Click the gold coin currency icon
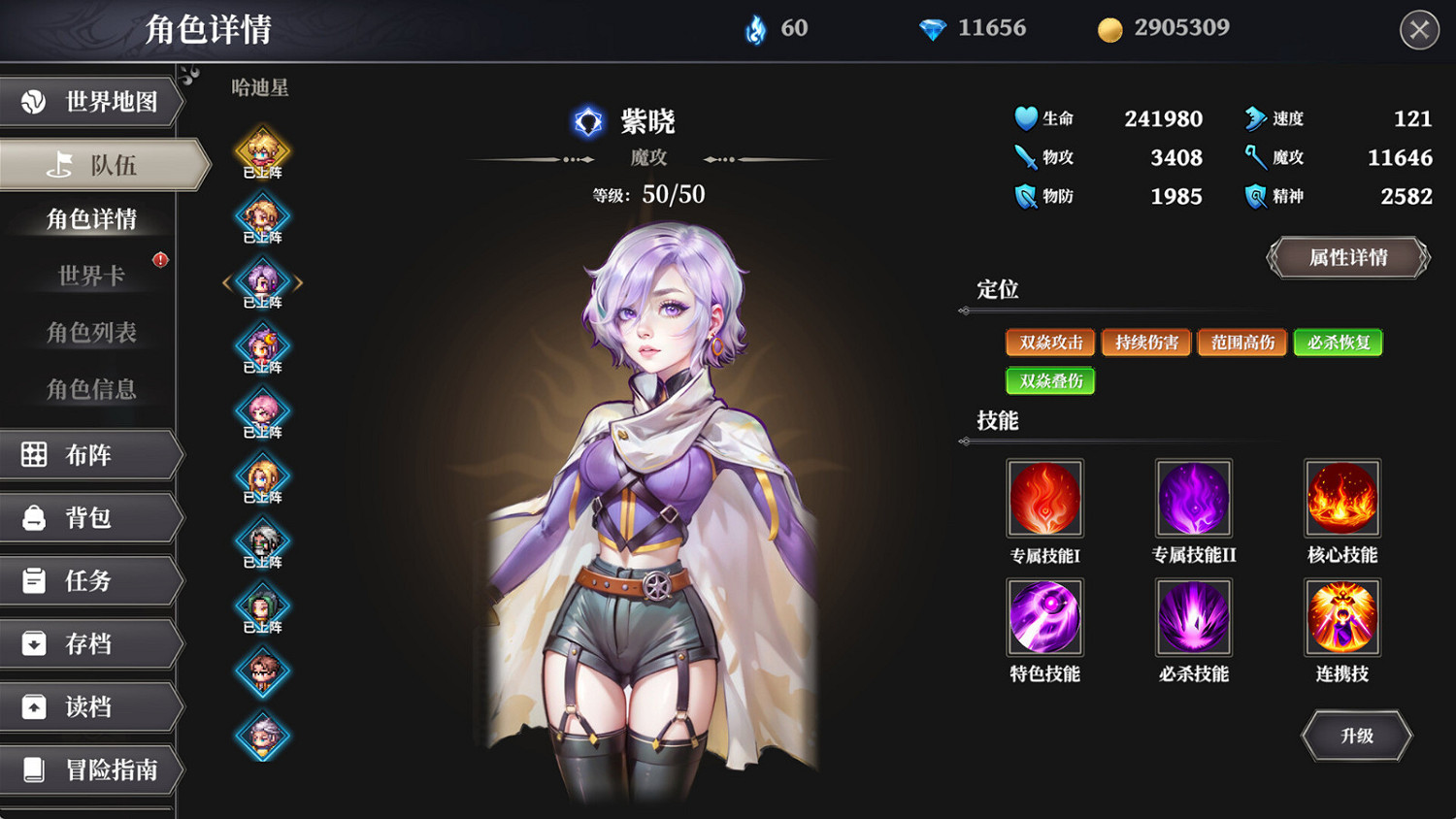1456x819 pixels. 1109,28
